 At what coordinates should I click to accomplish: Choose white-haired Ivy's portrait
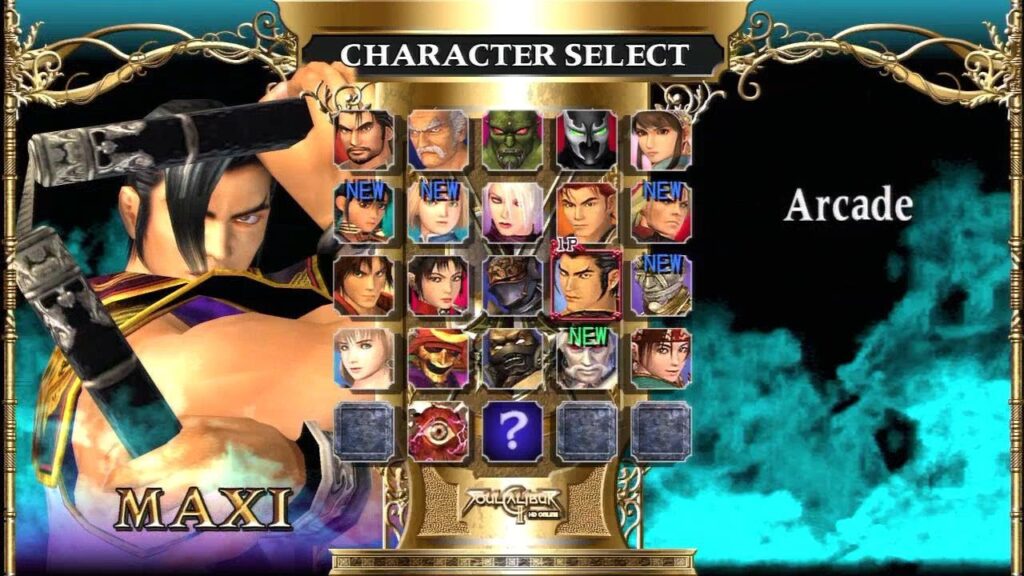click(512, 212)
